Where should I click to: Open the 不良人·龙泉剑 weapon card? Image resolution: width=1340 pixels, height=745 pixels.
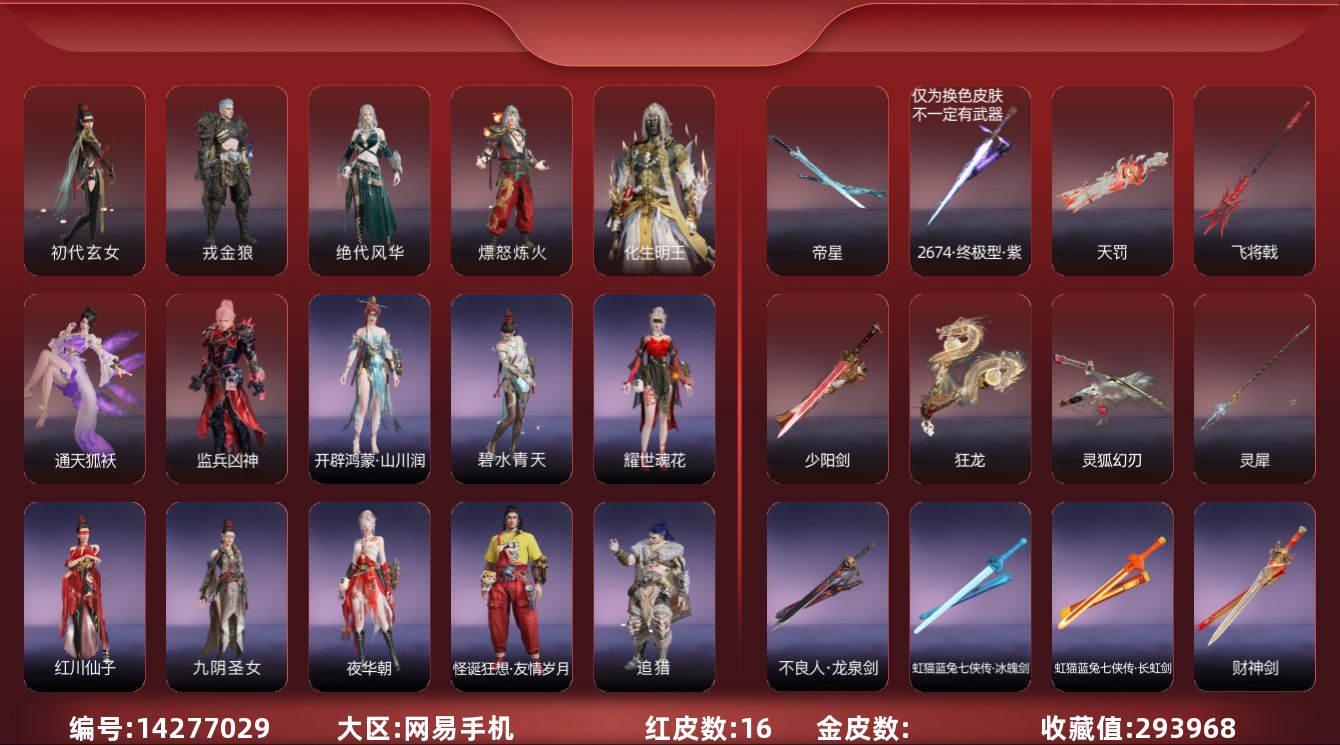point(827,590)
